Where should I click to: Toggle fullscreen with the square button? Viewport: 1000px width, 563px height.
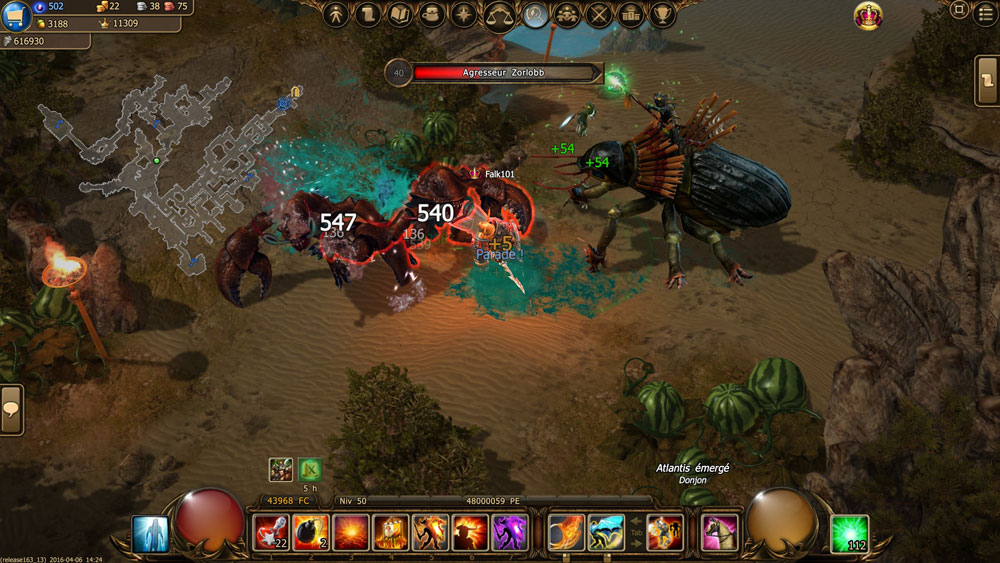tap(959, 10)
